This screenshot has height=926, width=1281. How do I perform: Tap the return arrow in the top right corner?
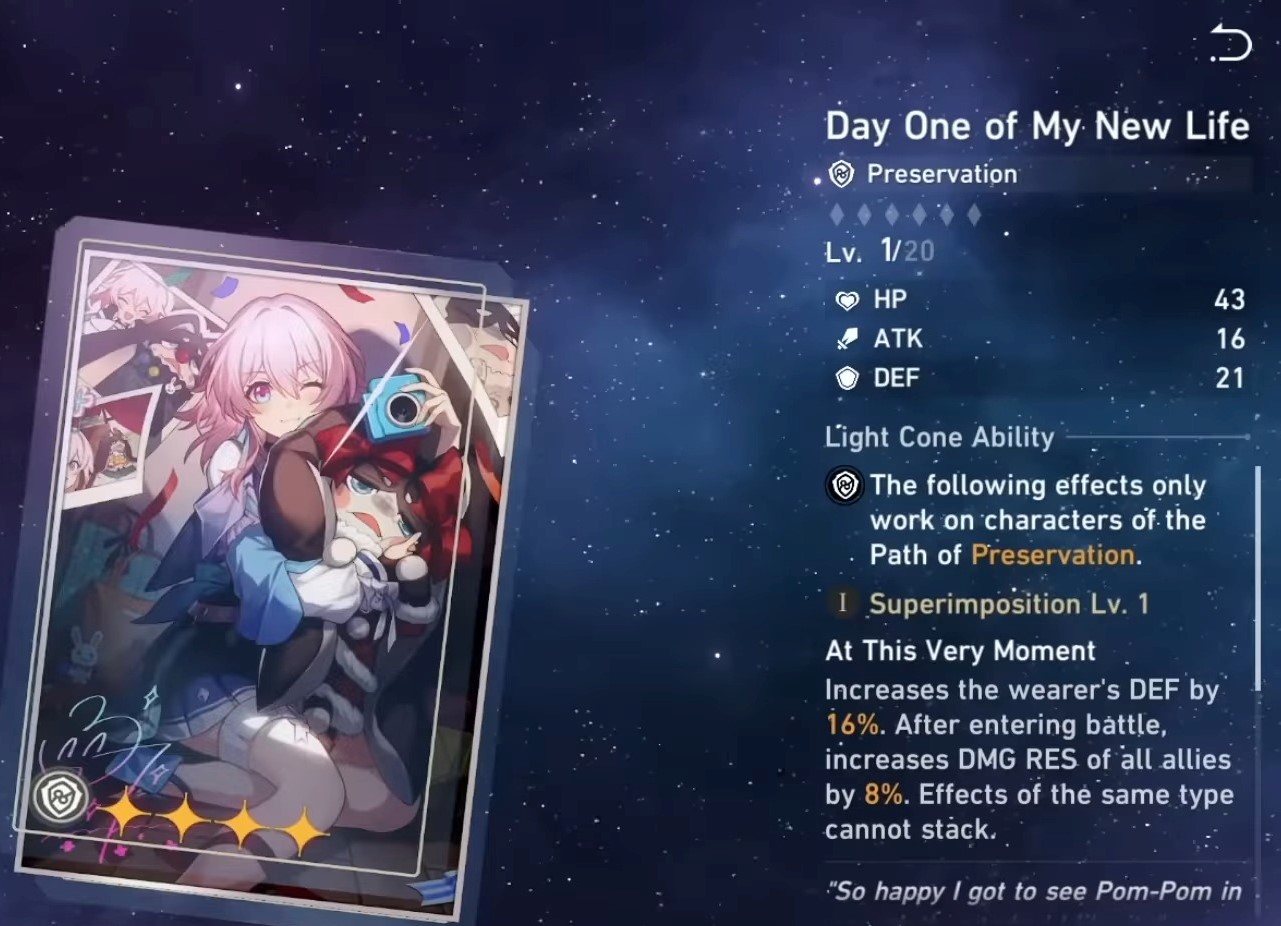pyautogui.click(x=1232, y=42)
